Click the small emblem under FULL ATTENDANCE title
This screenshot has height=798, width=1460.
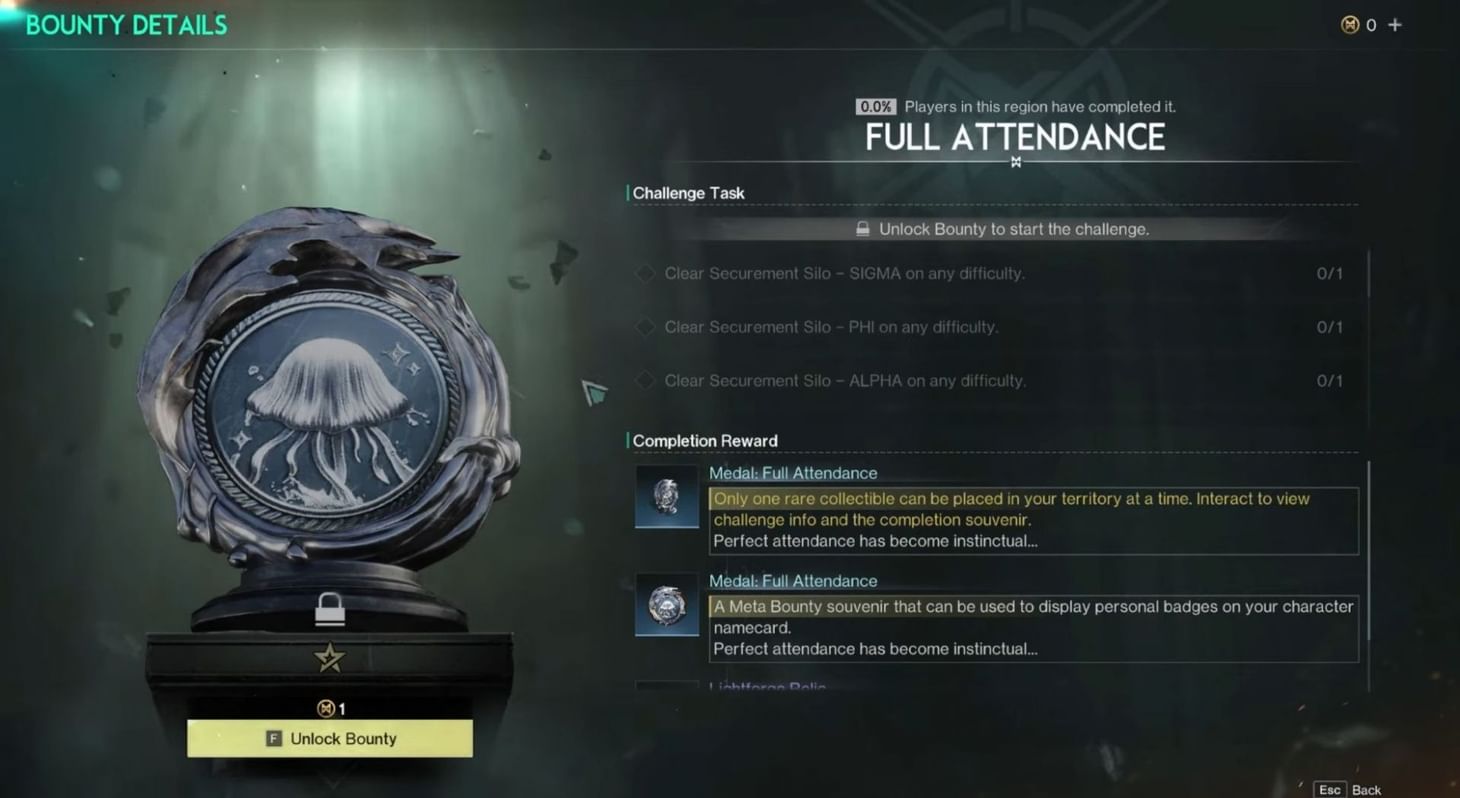1016,160
